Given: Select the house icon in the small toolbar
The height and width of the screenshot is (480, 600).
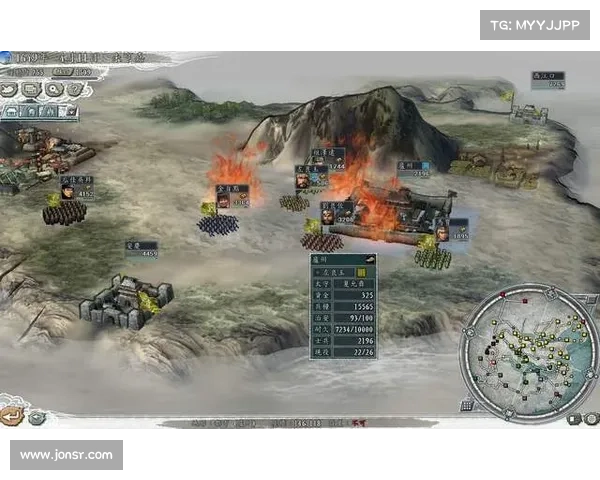Looking at the screenshot, I should 12,112.
